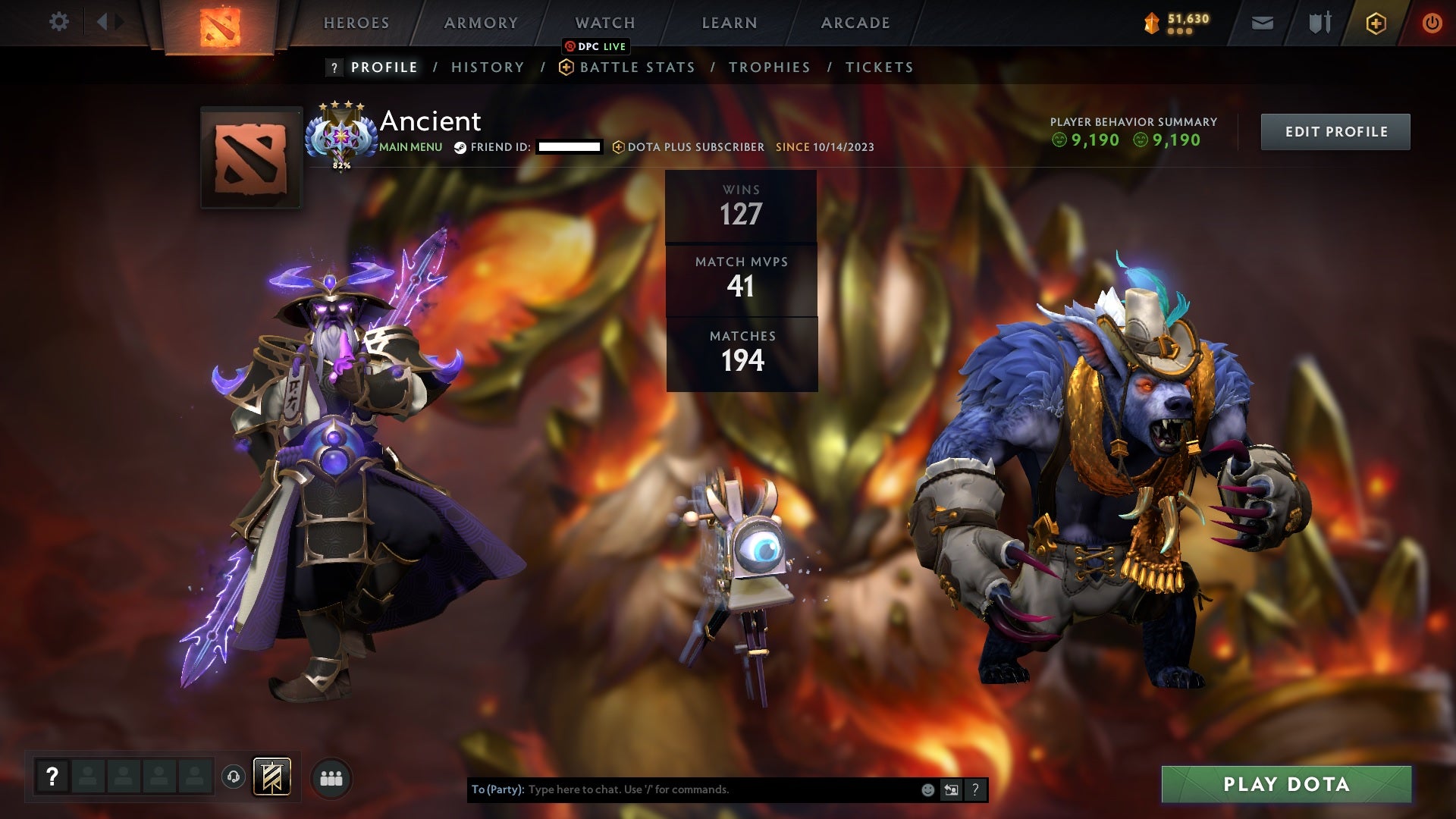Open the shards currency counter icon
This screenshot has height=819, width=1456.
(x=1150, y=23)
